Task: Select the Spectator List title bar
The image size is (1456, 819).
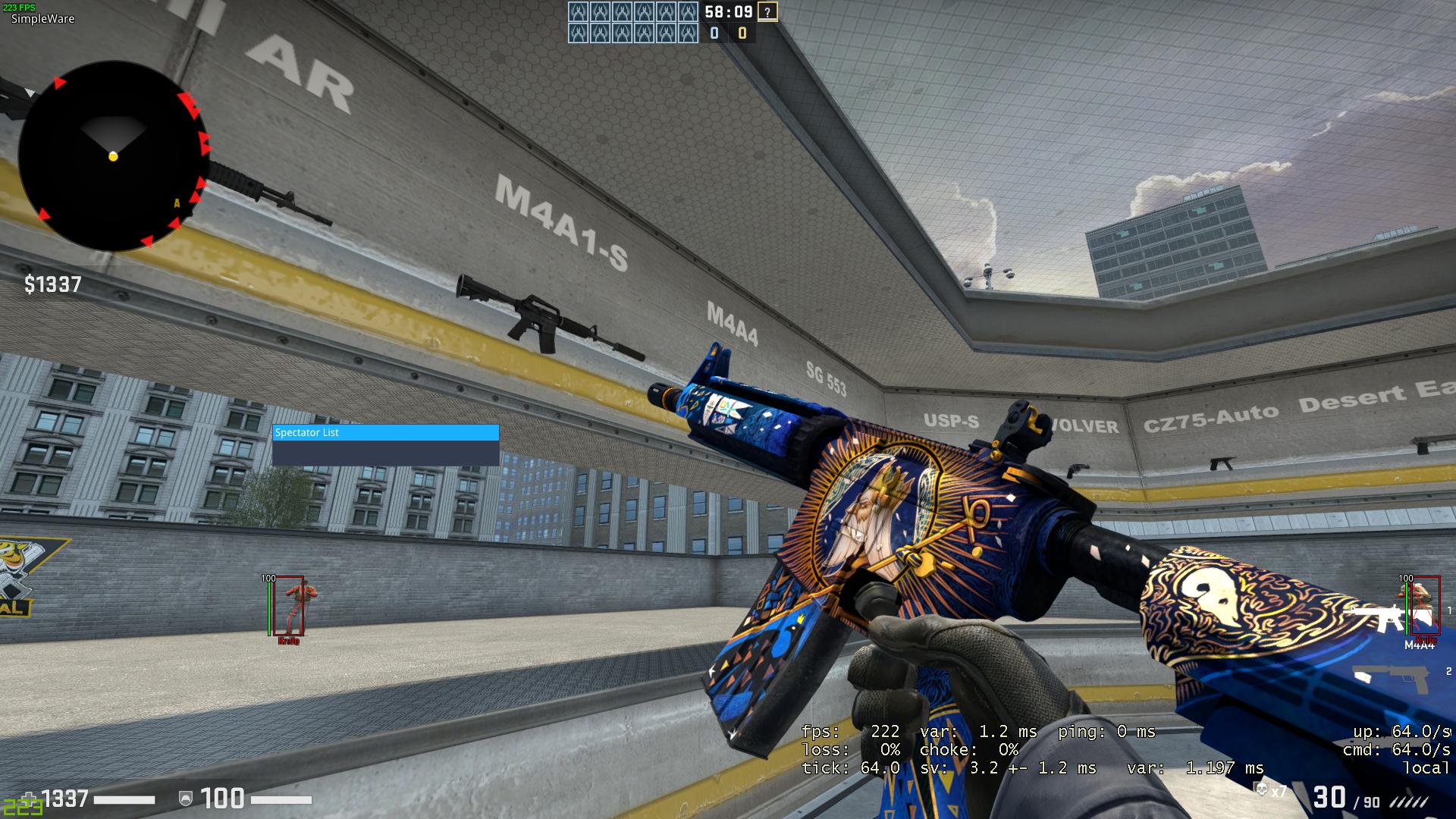Action: [x=385, y=432]
